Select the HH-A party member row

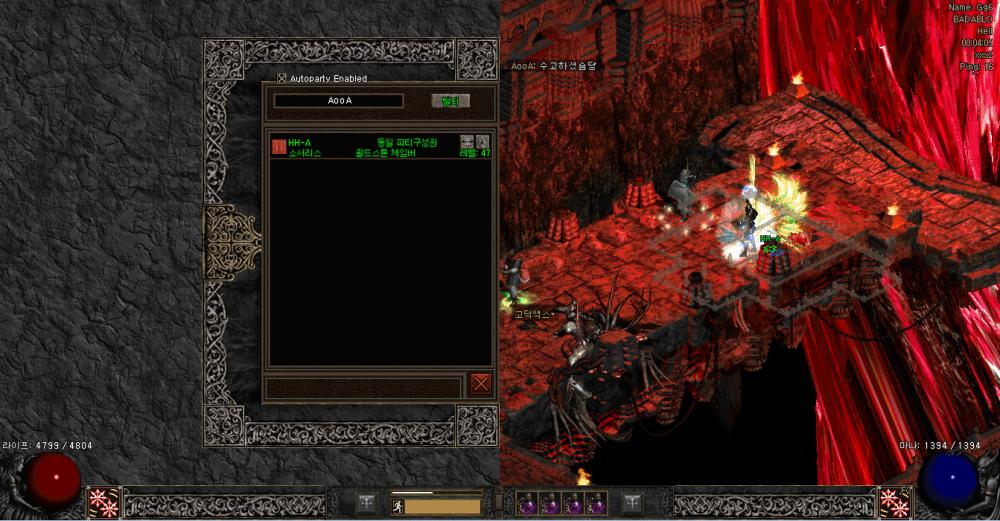tap(380, 147)
